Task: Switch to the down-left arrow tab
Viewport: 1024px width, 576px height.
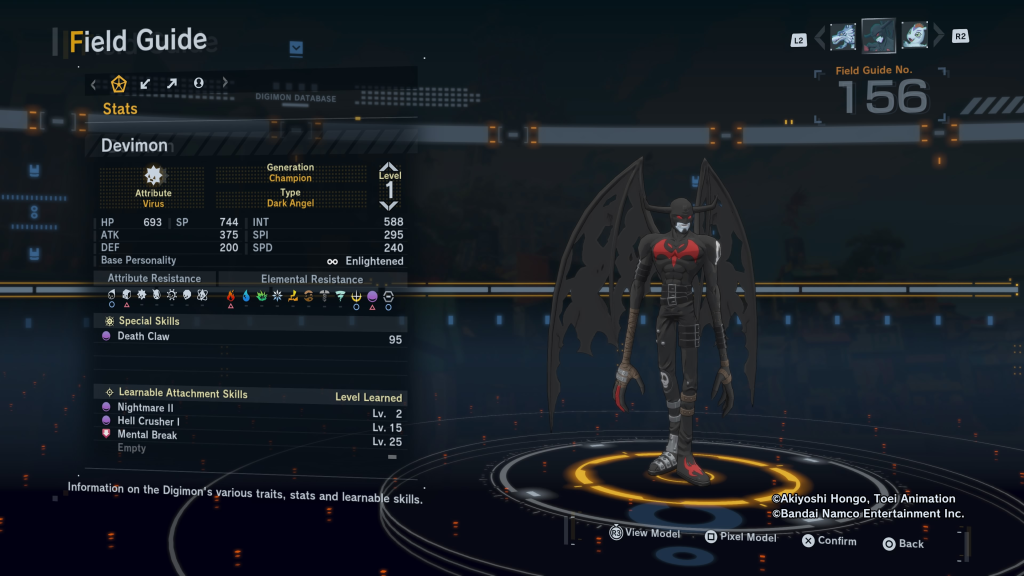Action: [x=146, y=83]
